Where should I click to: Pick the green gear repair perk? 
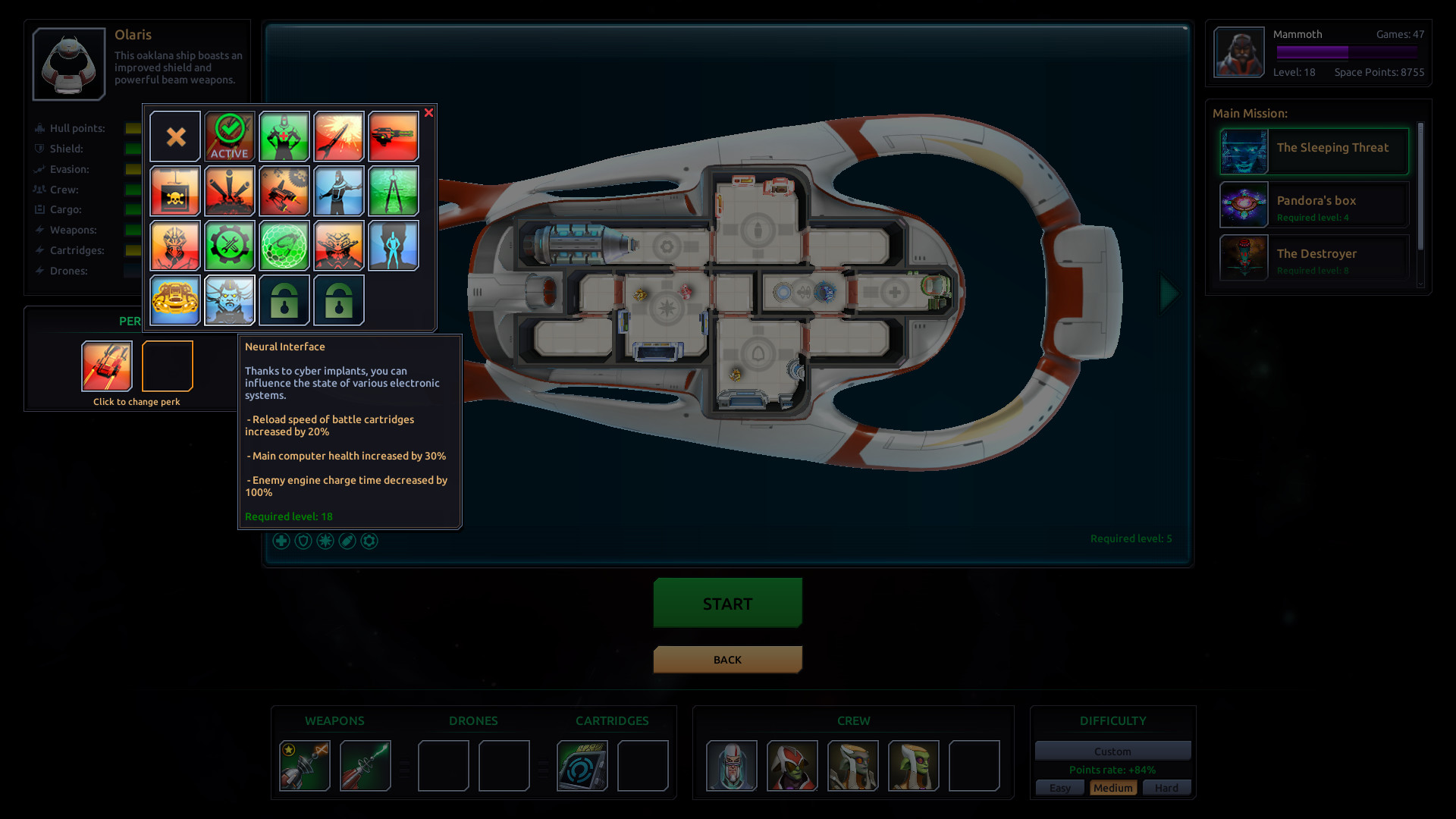230,246
